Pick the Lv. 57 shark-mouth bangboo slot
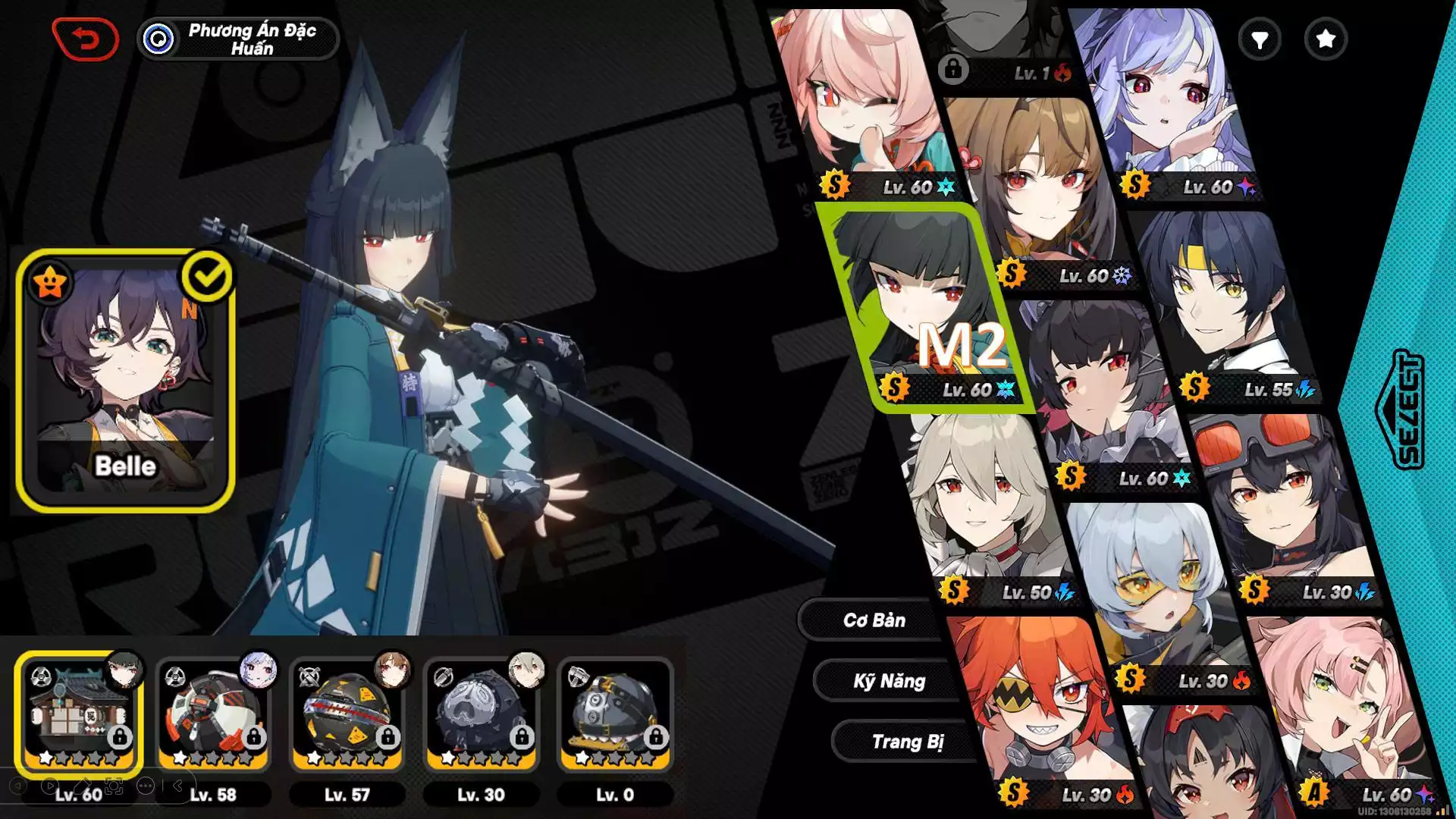This screenshot has width=1456, height=819. coord(347,714)
